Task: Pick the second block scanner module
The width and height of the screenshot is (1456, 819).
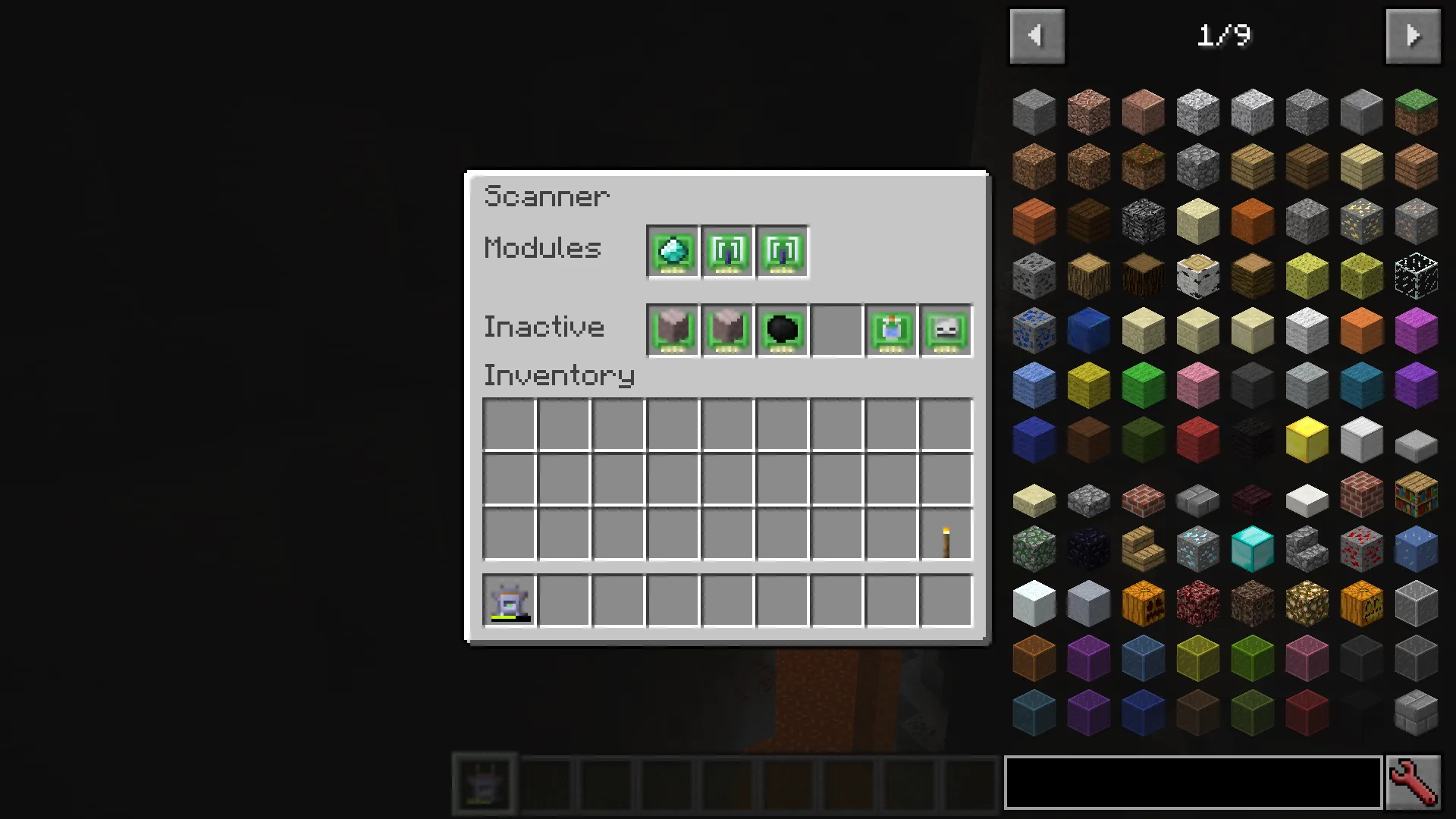Action: [781, 252]
